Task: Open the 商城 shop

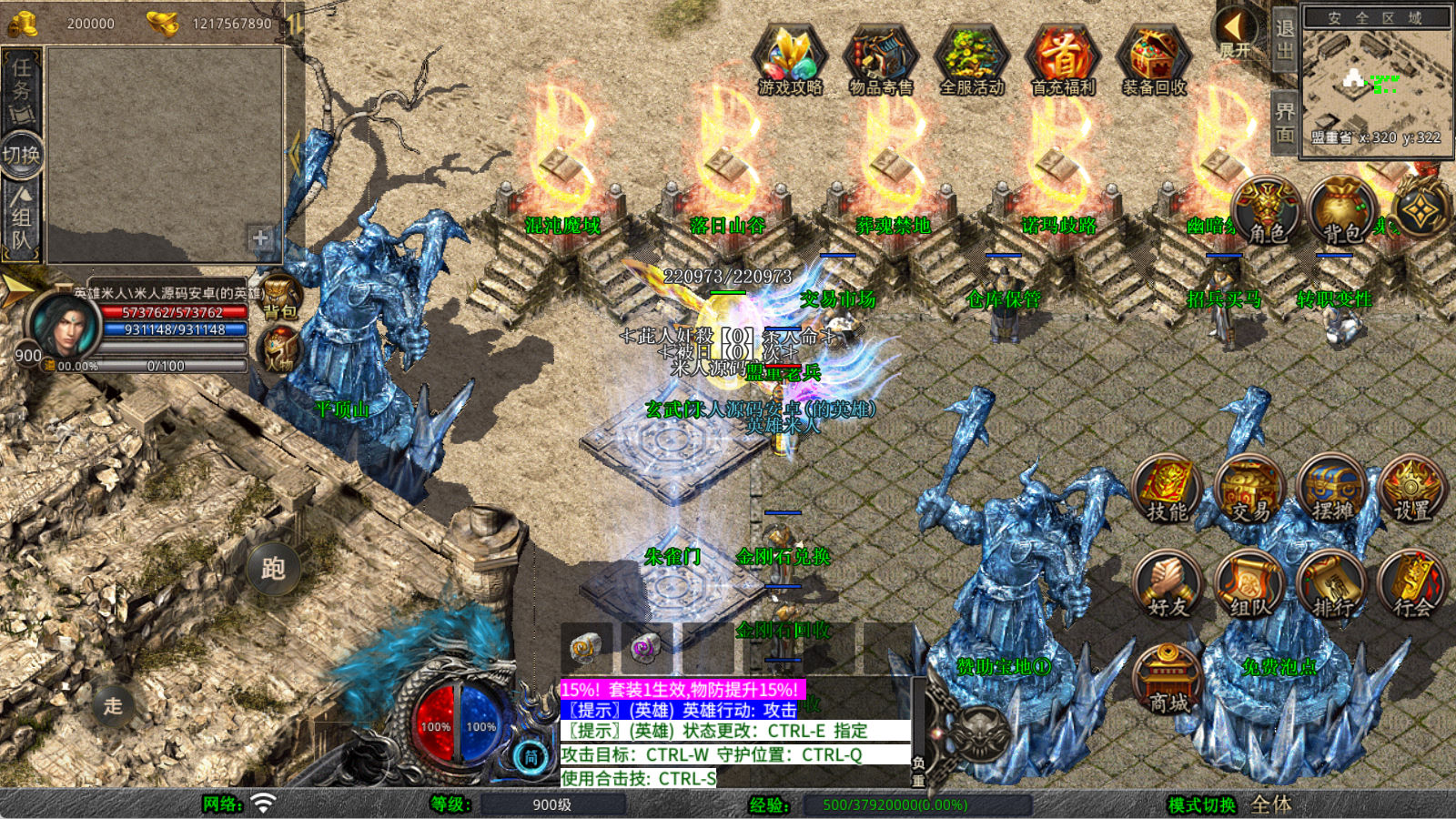Action: pyautogui.click(x=1168, y=680)
